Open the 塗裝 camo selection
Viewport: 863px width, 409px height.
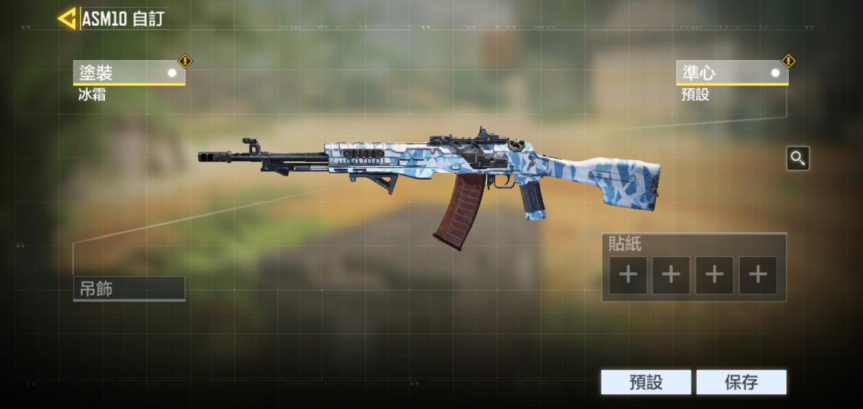[128, 73]
